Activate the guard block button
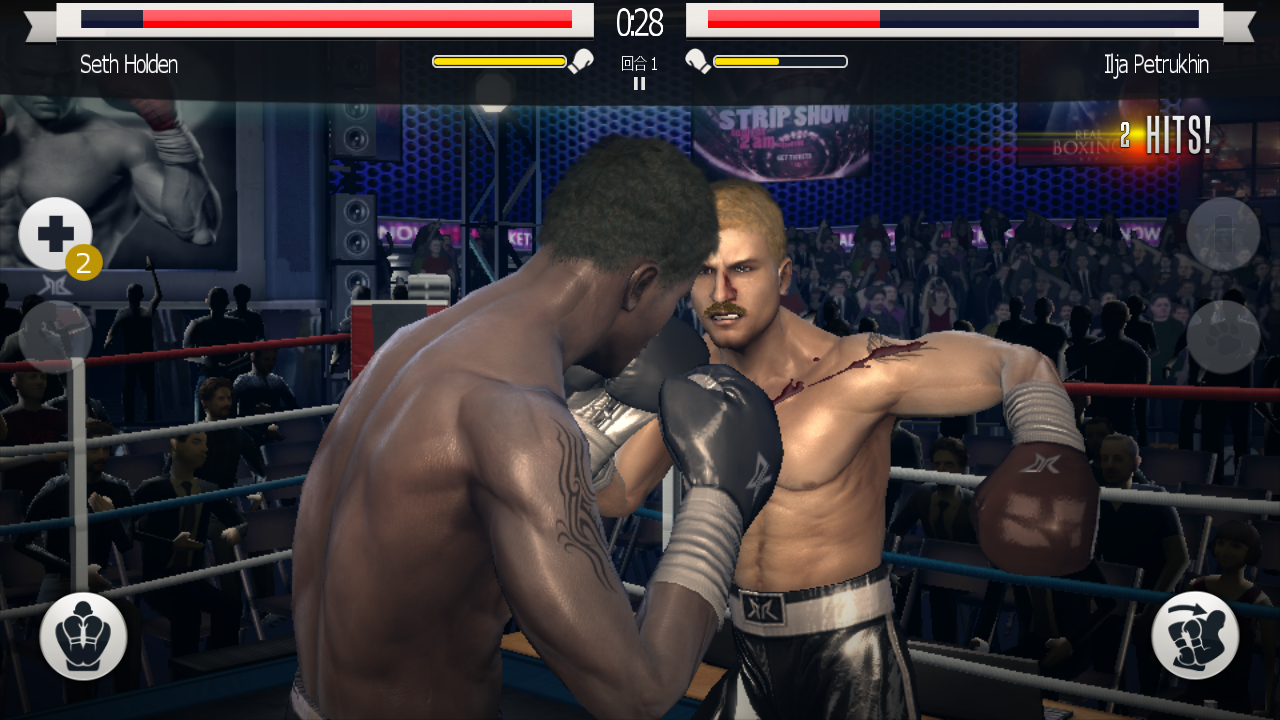 [x=83, y=636]
